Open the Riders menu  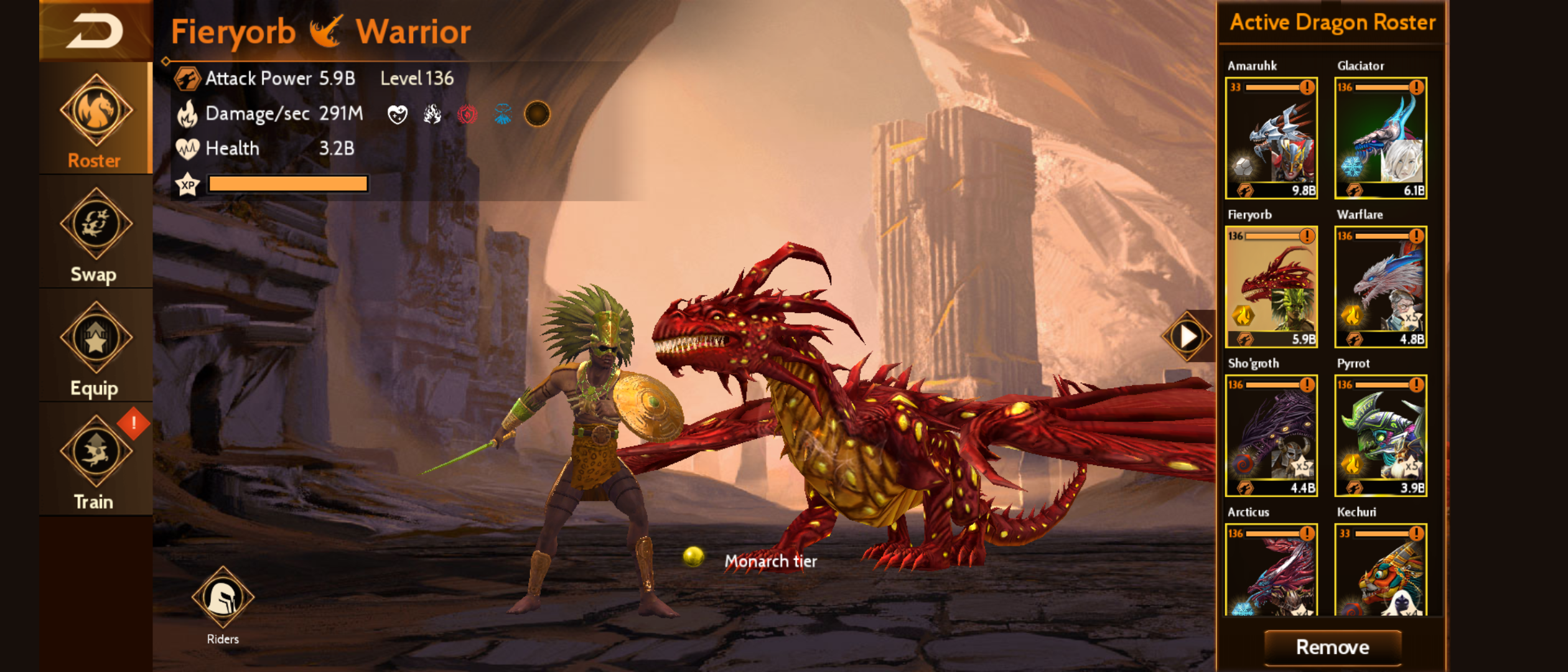(x=223, y=599)
